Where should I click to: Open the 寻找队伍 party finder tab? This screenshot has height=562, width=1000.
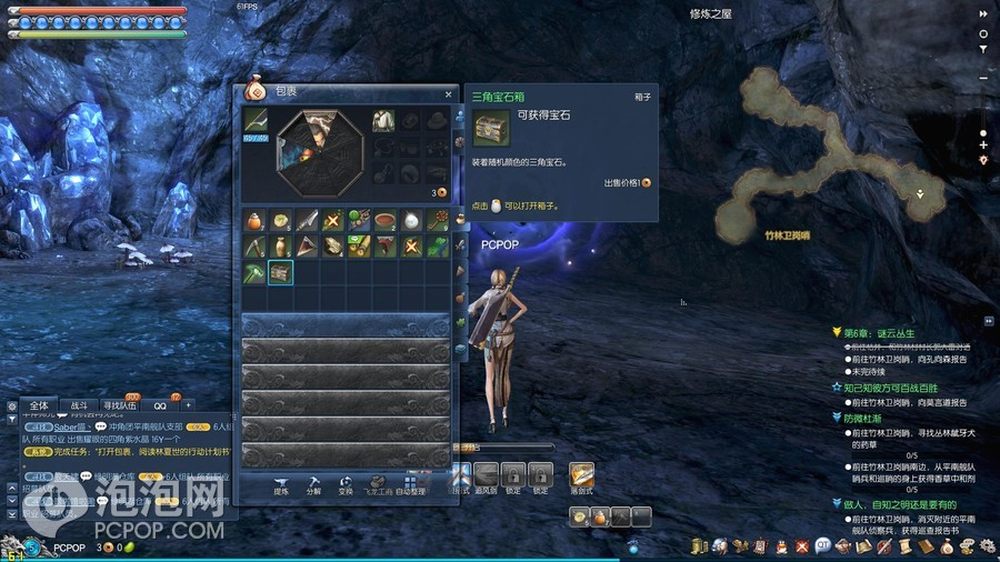120,405
